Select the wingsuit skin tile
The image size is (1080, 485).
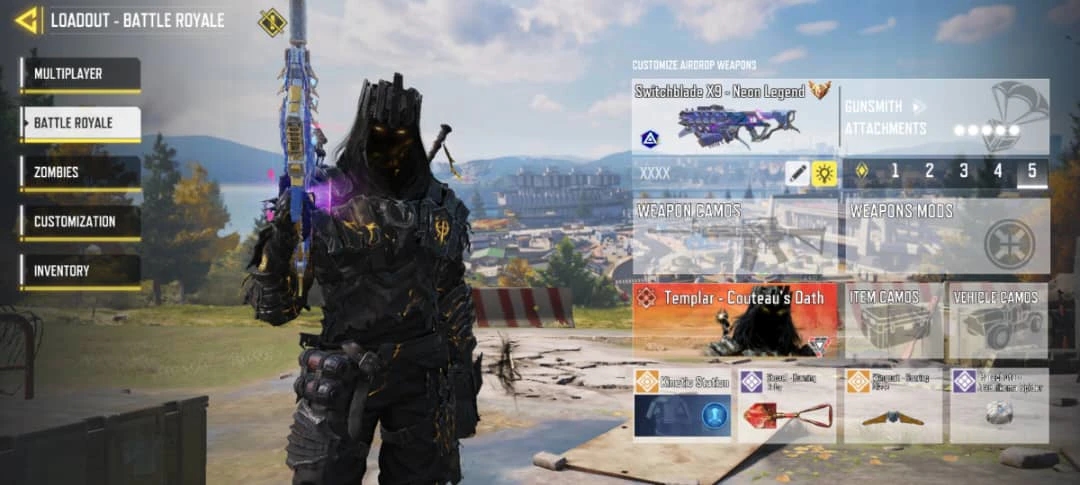pos(892,406)
